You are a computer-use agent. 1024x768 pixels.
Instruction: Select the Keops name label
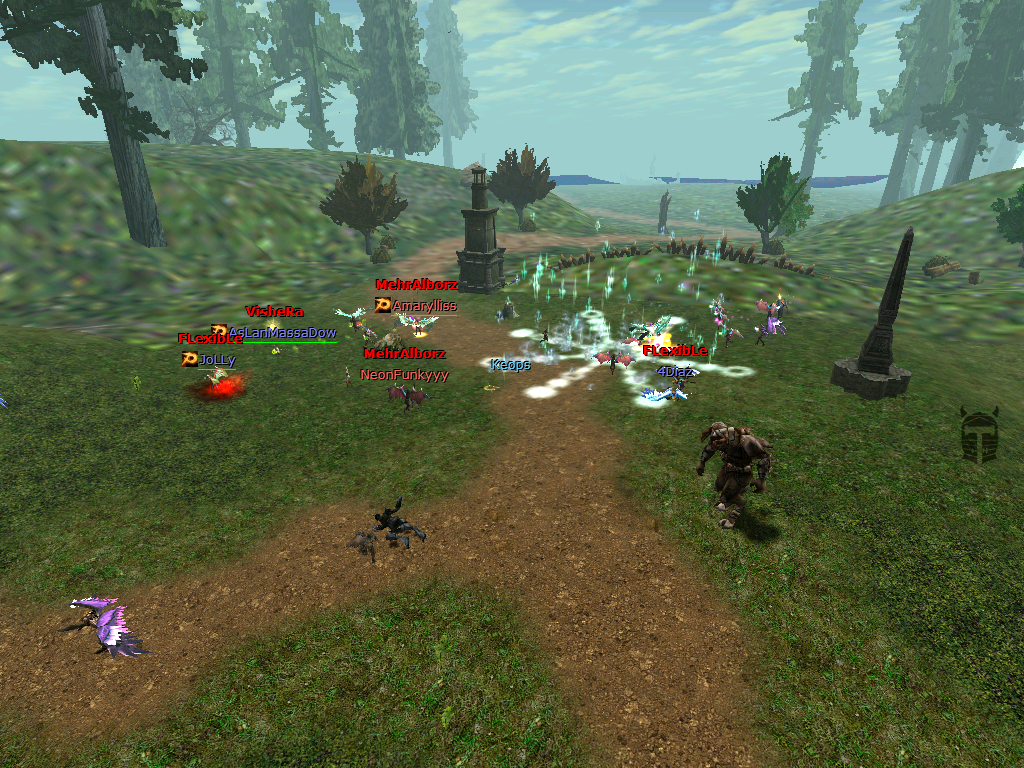pos(510,365)
